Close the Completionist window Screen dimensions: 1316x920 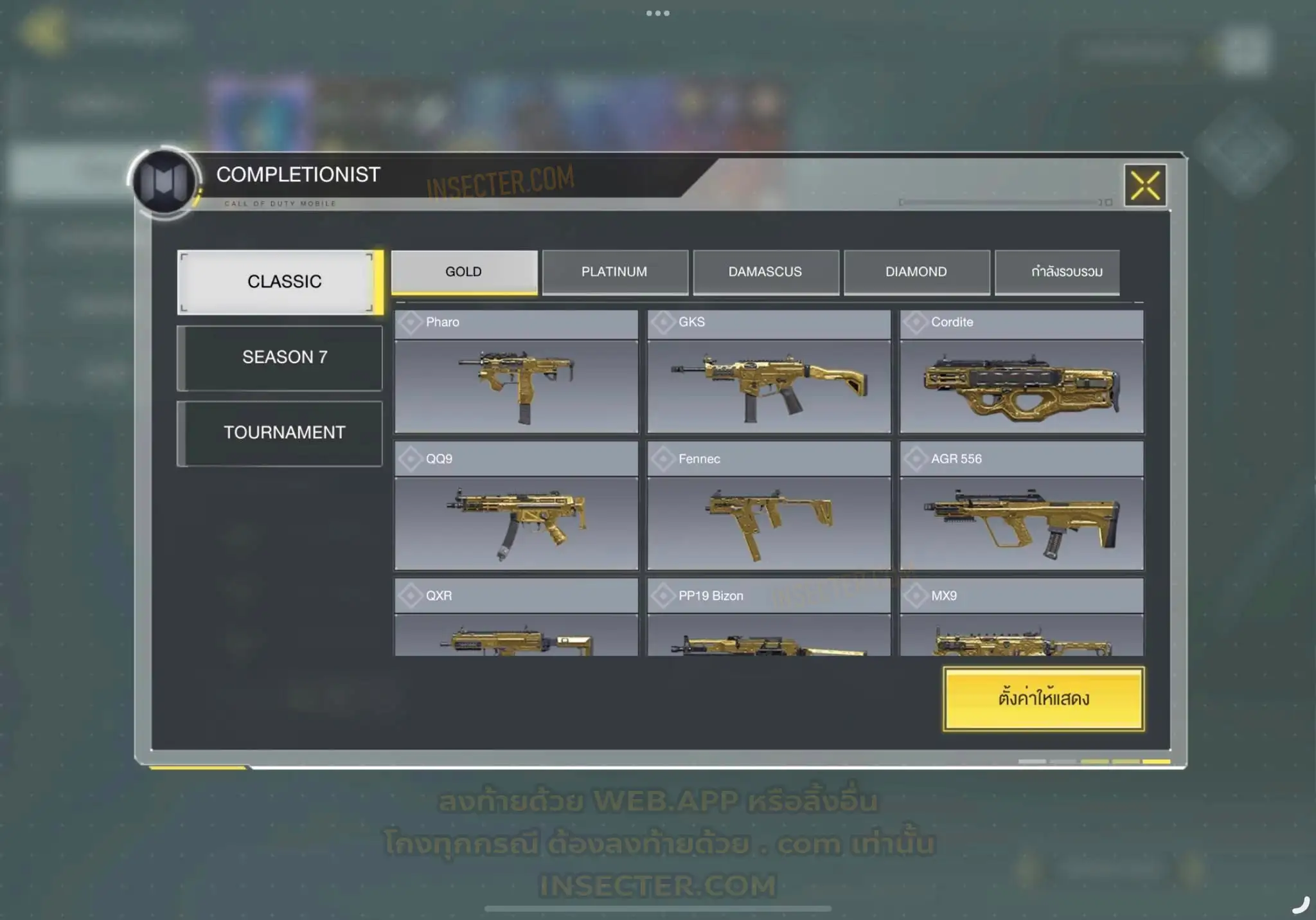[1145, 186]
